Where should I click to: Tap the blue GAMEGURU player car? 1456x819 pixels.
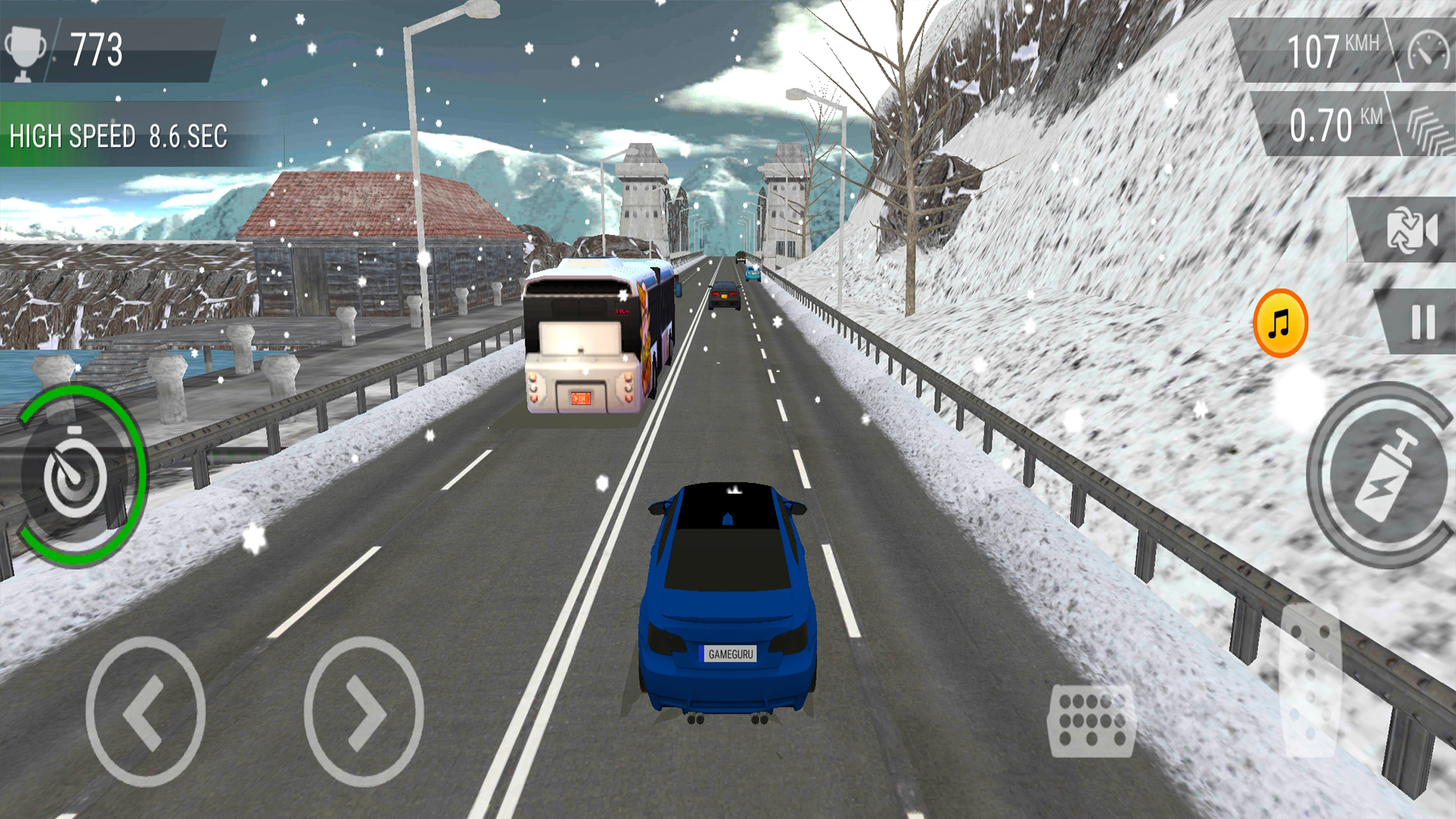pyautogui.click(x=728, y=599)
